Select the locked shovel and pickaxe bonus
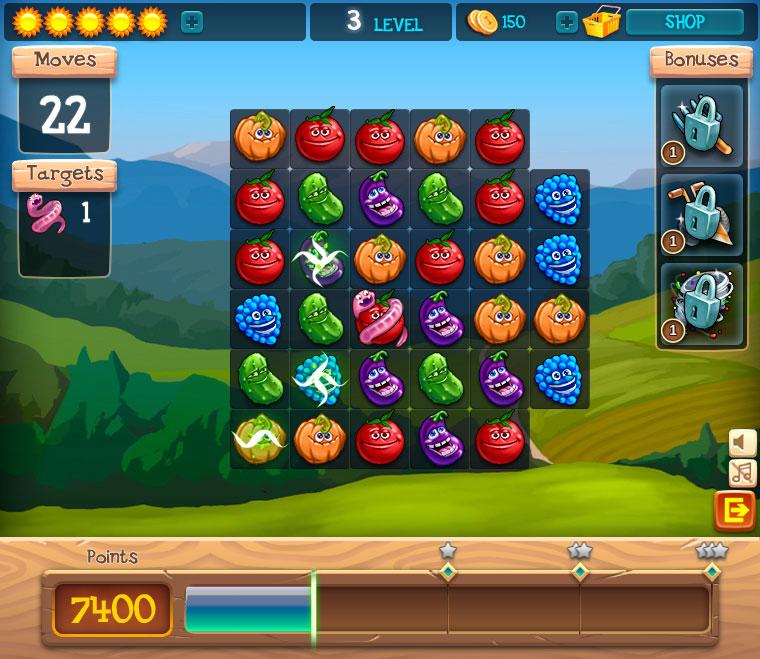 click(x=701, y=214)
